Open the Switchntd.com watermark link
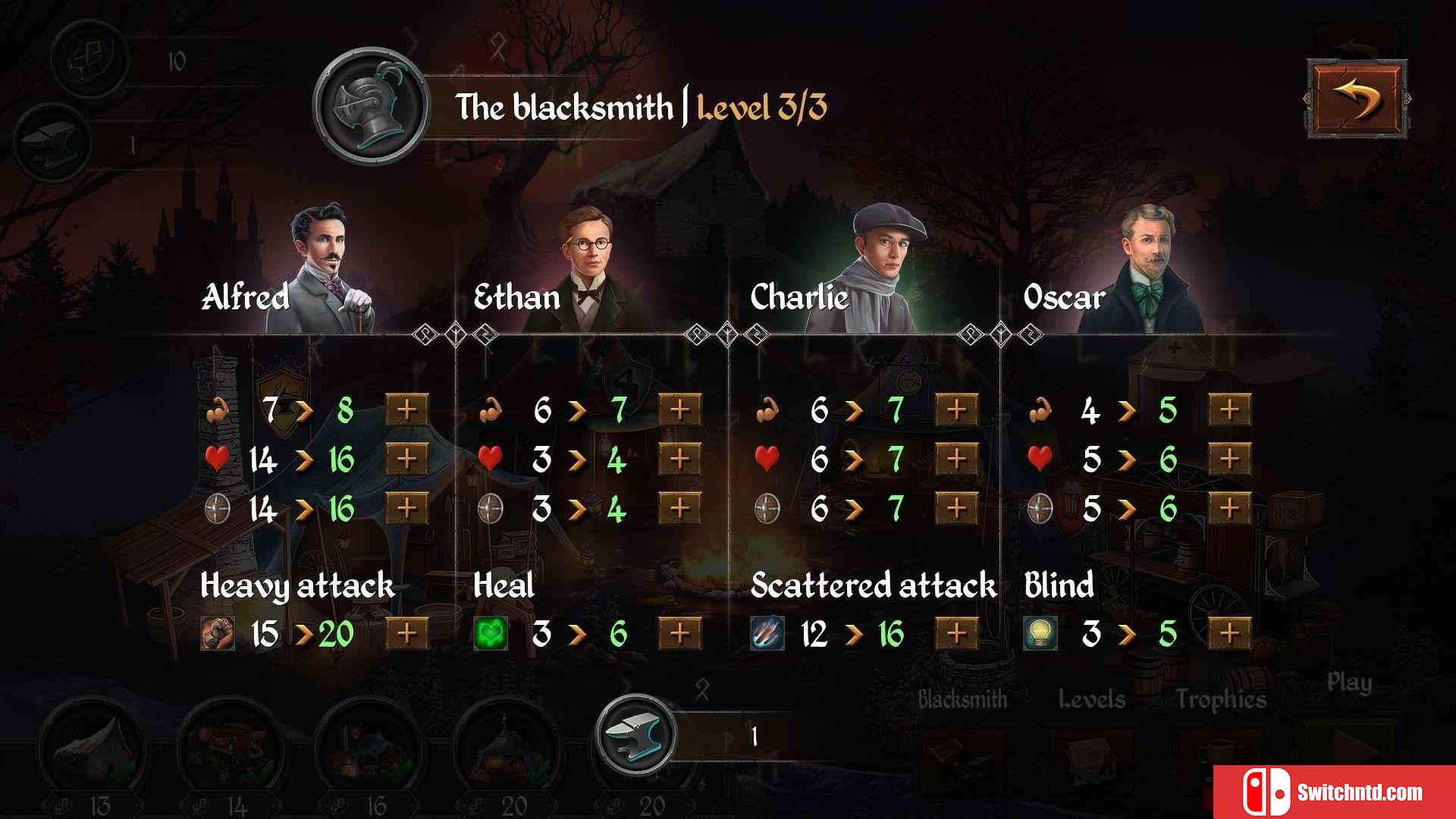1456x819 pixels. click(x=1335, y=792)
